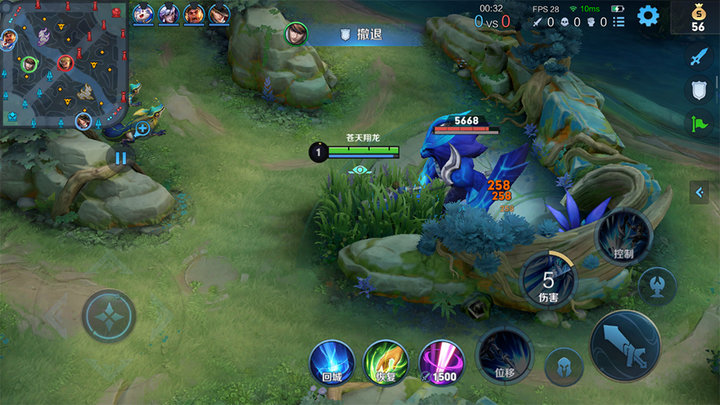Cast the 位移 dash skill
720x405 pixels.
[504, 355]
